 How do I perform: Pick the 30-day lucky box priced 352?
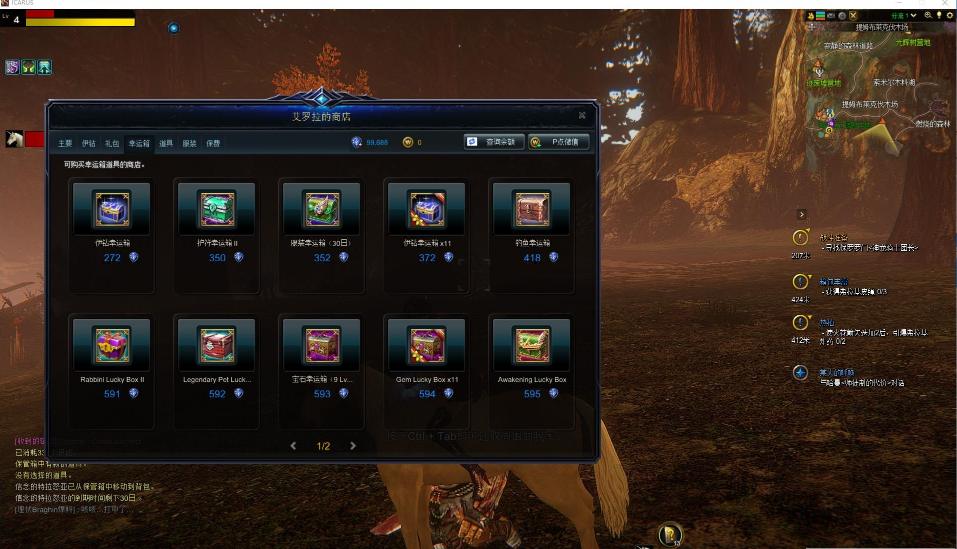[322, 209]
